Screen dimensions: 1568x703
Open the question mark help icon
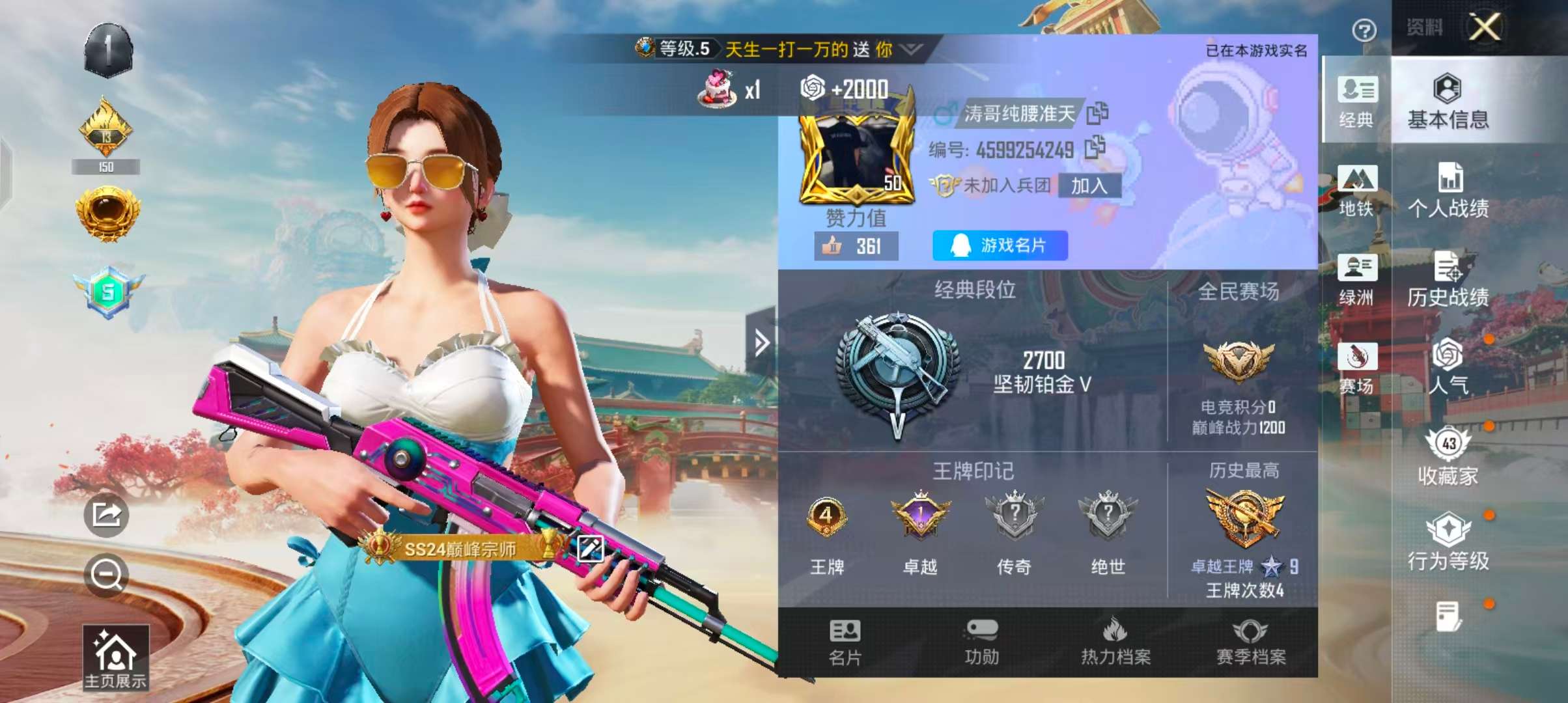coord(1364,30)
